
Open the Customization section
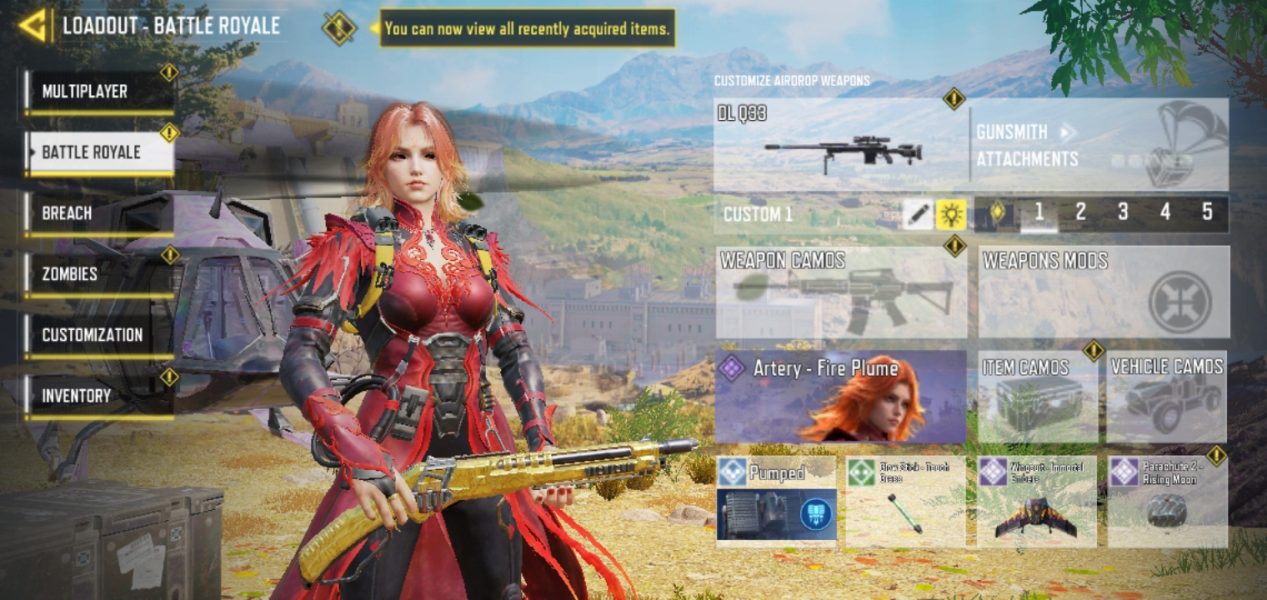point(99,335)
